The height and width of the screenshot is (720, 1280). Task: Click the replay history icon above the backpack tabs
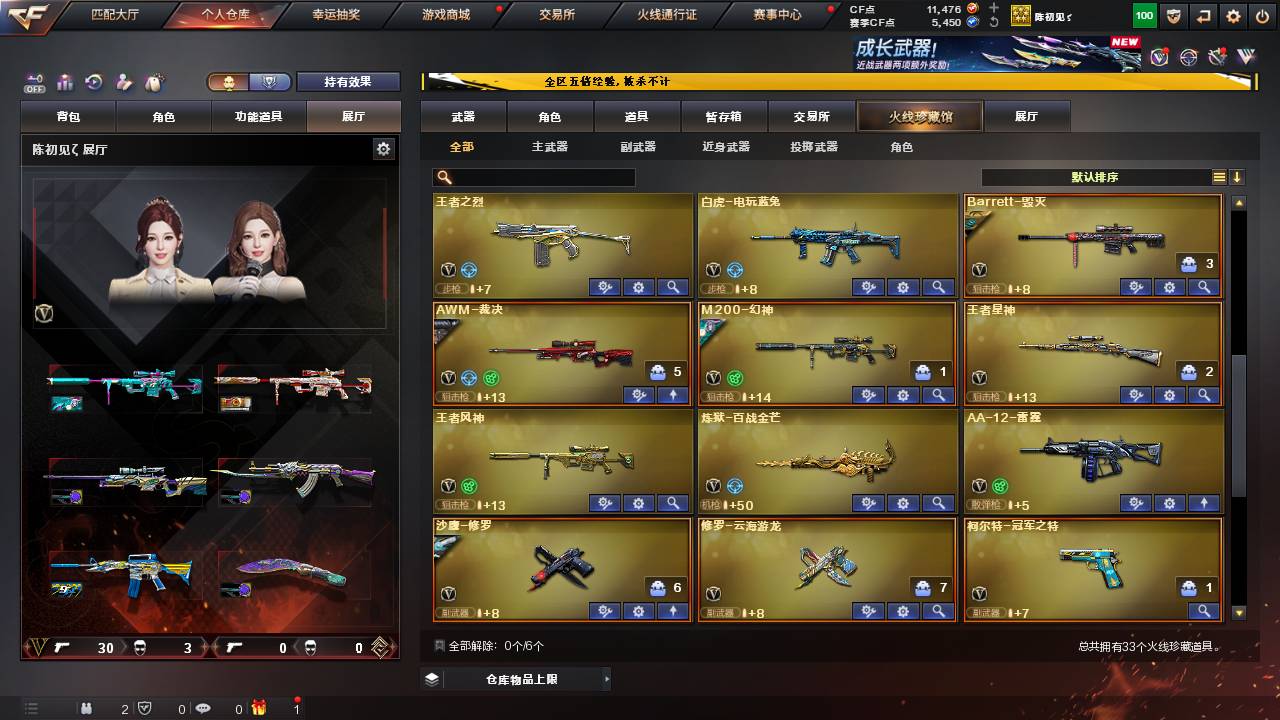pos(96,79)
